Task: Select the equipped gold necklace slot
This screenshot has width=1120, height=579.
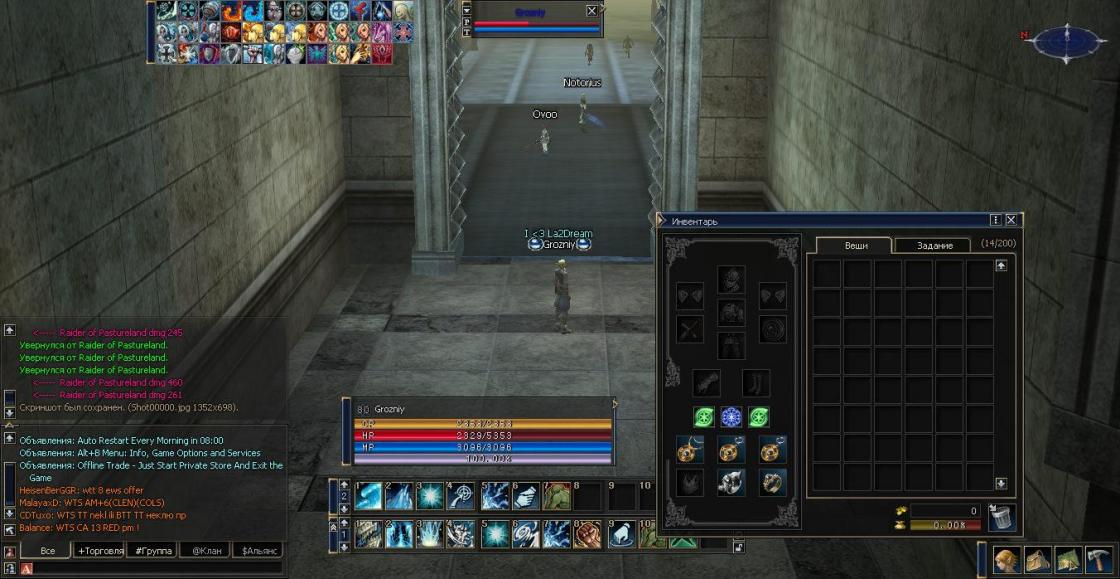Action: point(690,450)
